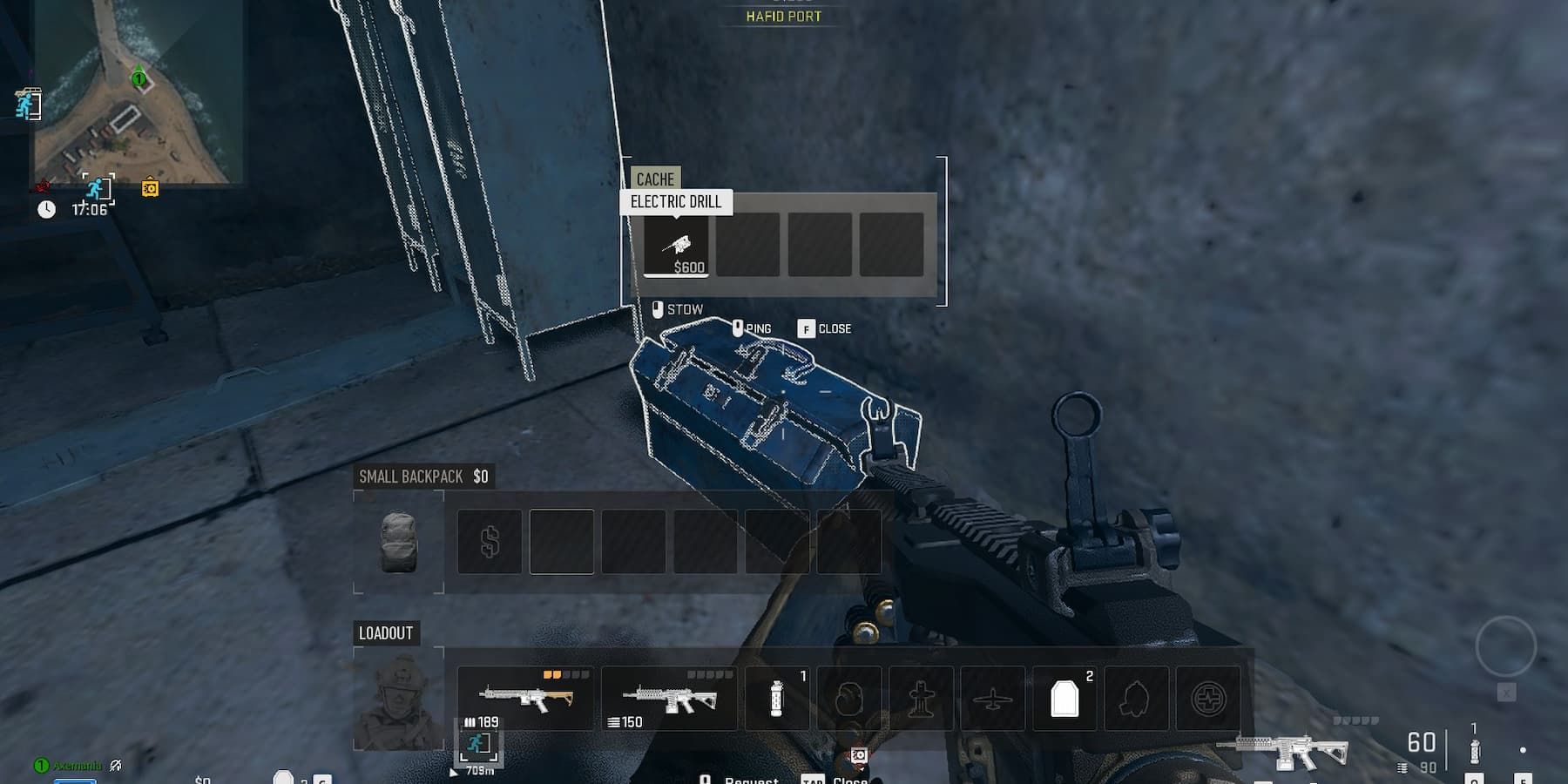Screen dimensions: 1568x784
Task: Click an empty slot in the cache container
Action: 748,245
